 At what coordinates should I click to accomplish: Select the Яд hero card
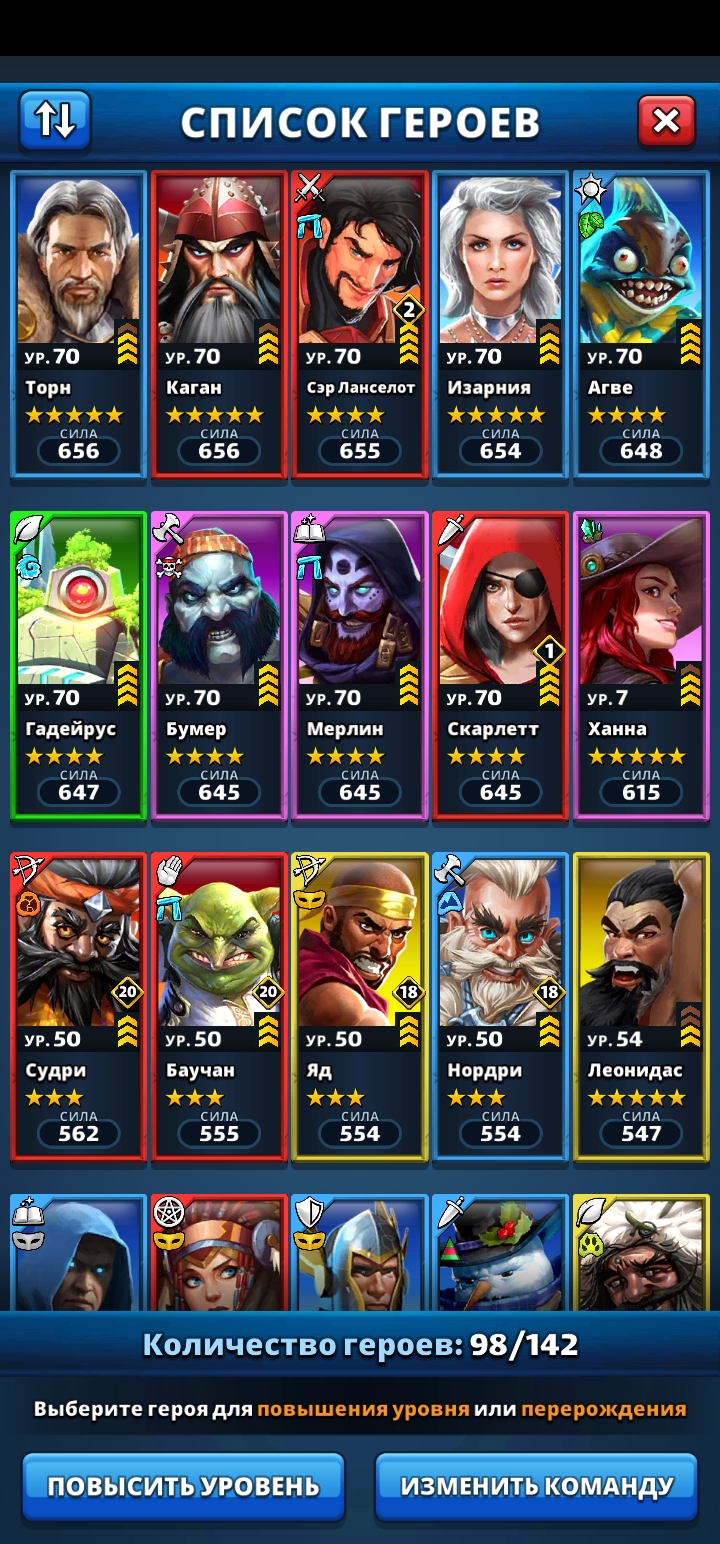360,1003
